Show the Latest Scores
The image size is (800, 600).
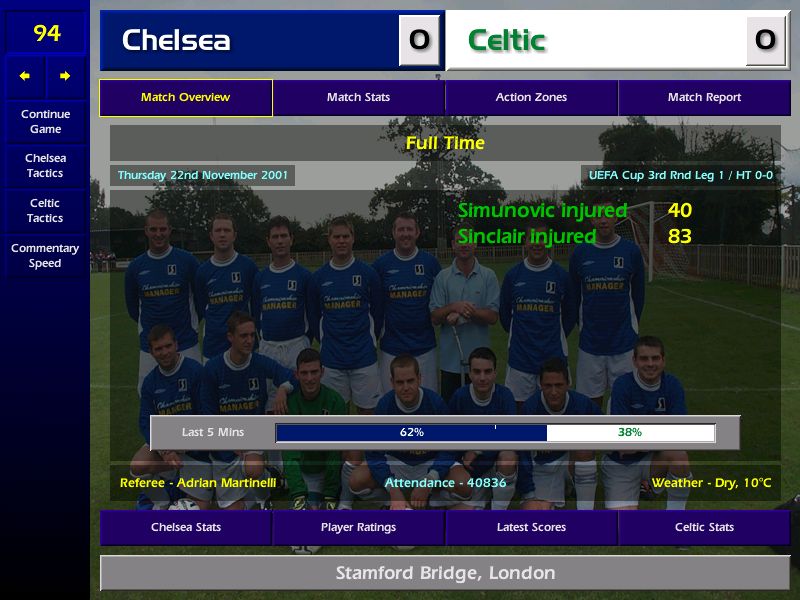[x=531, y=527]
